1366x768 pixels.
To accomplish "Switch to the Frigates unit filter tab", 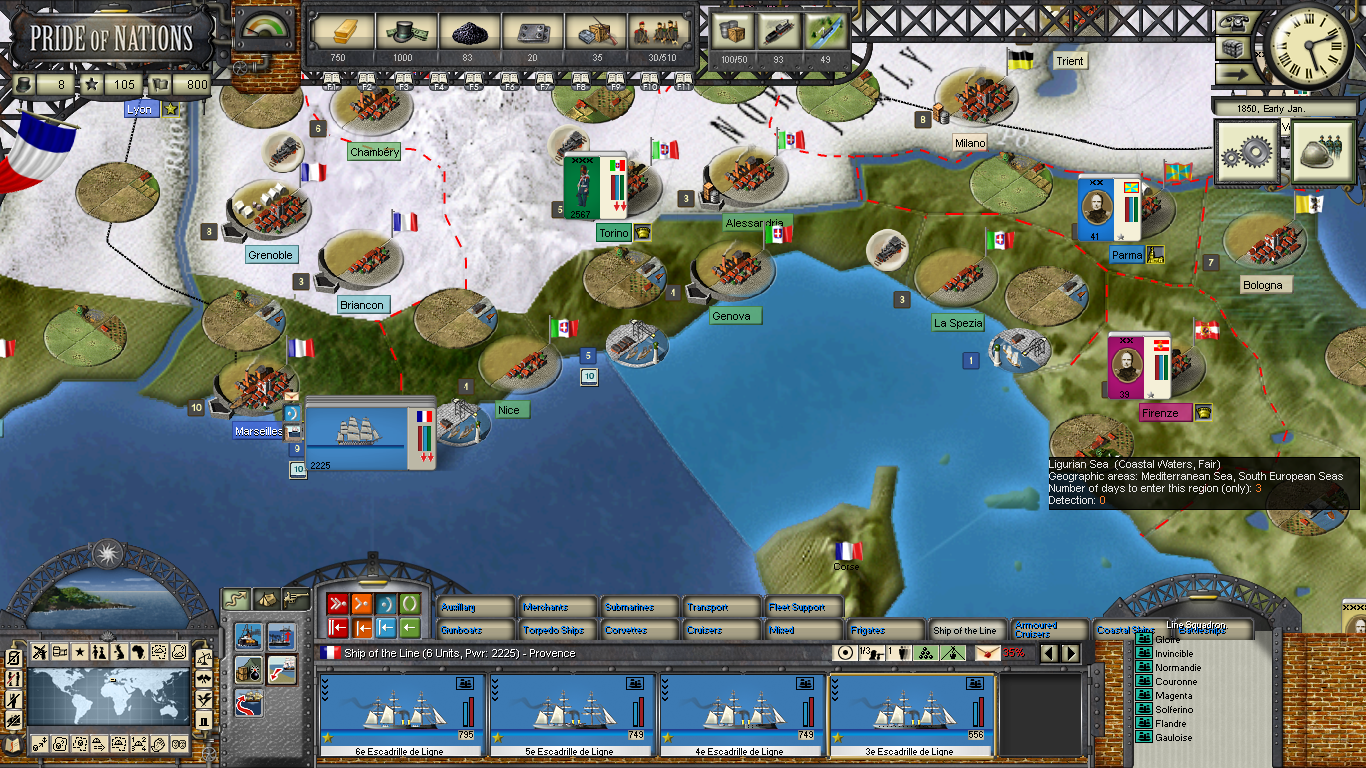I will [x=887, y=631].
